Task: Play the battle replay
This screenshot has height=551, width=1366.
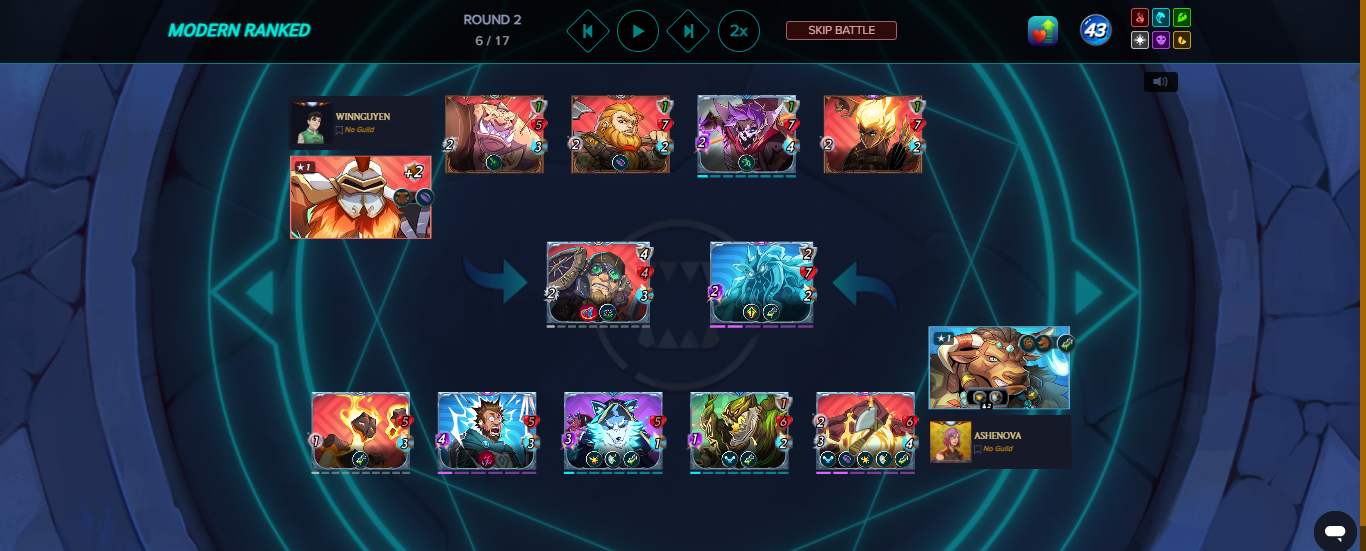Action: pyautogui.click(x=637, y=31)
